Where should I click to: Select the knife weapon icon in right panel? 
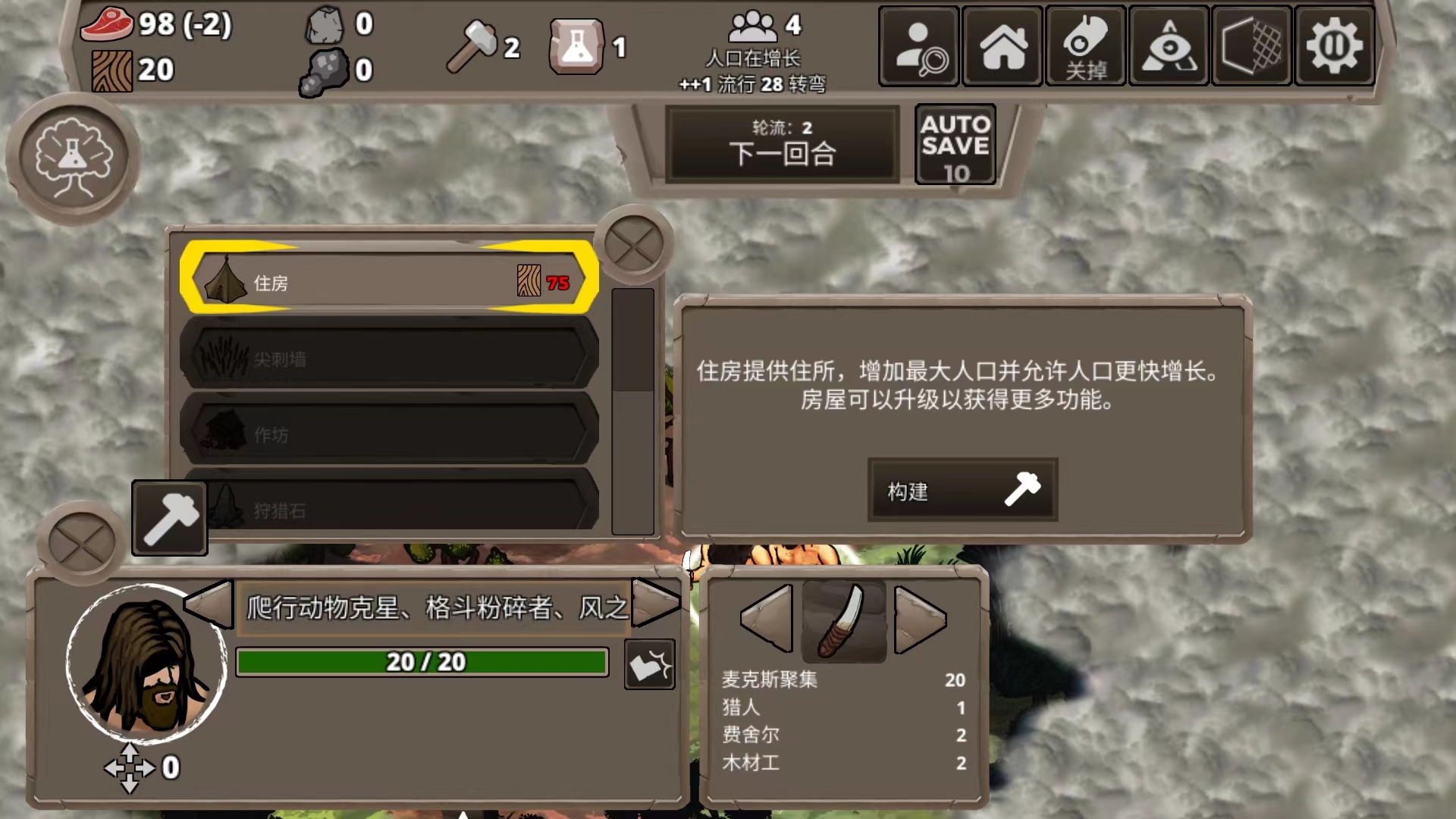pos(843,620)
